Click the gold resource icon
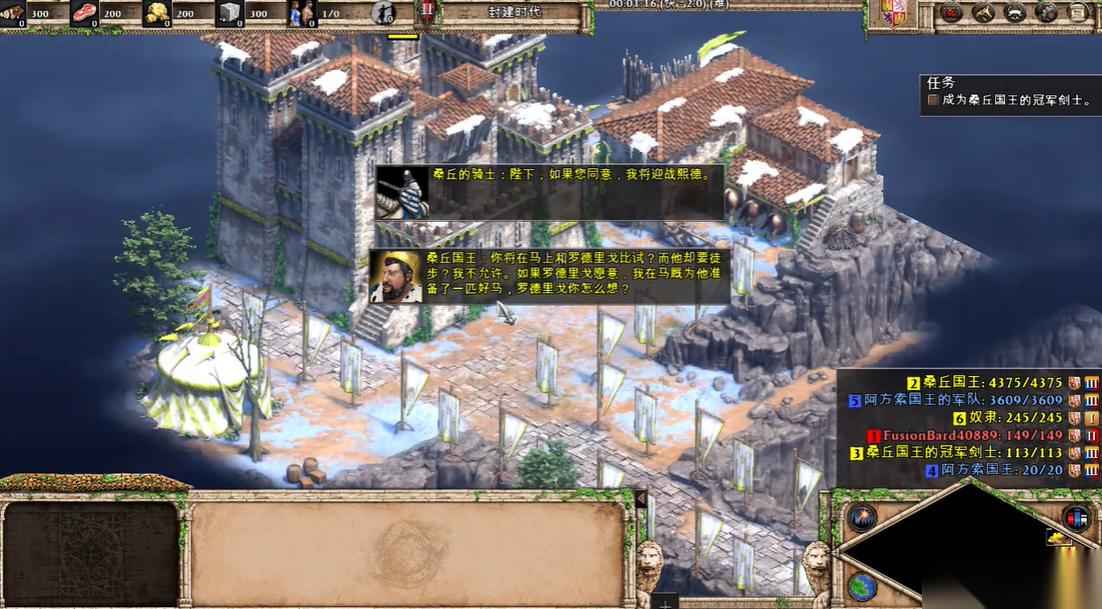This screenshot has width=1102, height=609. click(x=155, y=13)
